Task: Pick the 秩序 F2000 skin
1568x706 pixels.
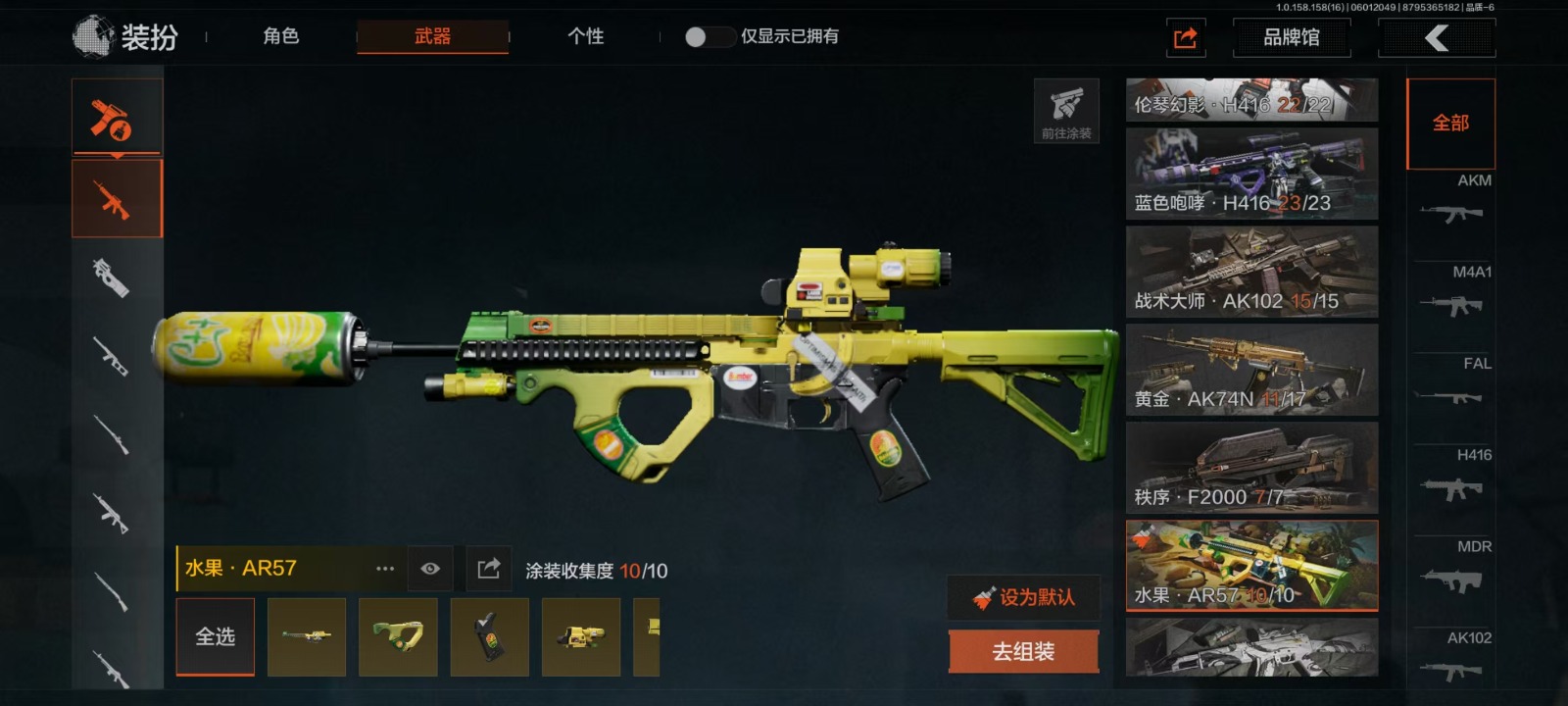Action: [1251, 468]
